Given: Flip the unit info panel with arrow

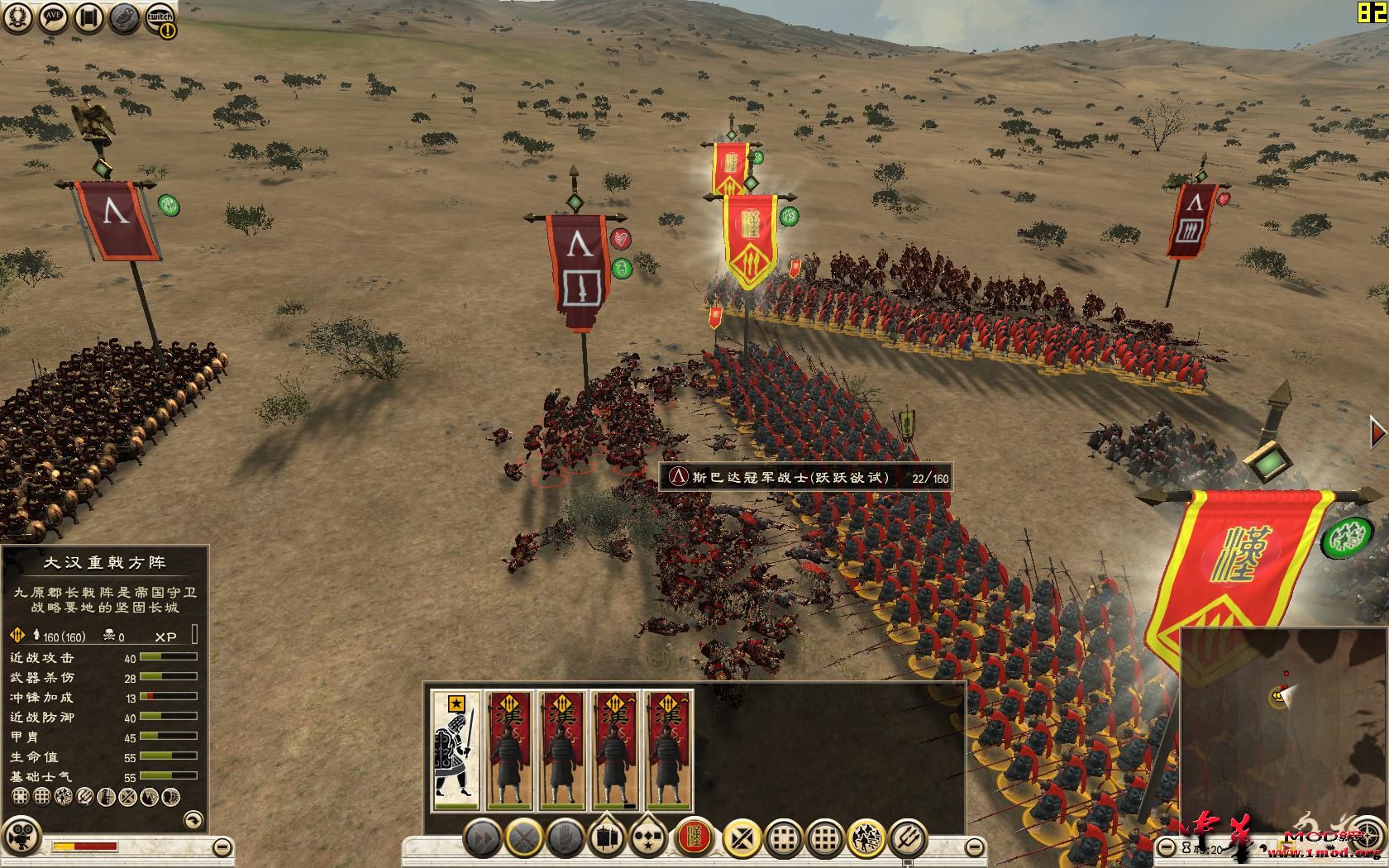Looking at the screenshot, I should (192, 819).
